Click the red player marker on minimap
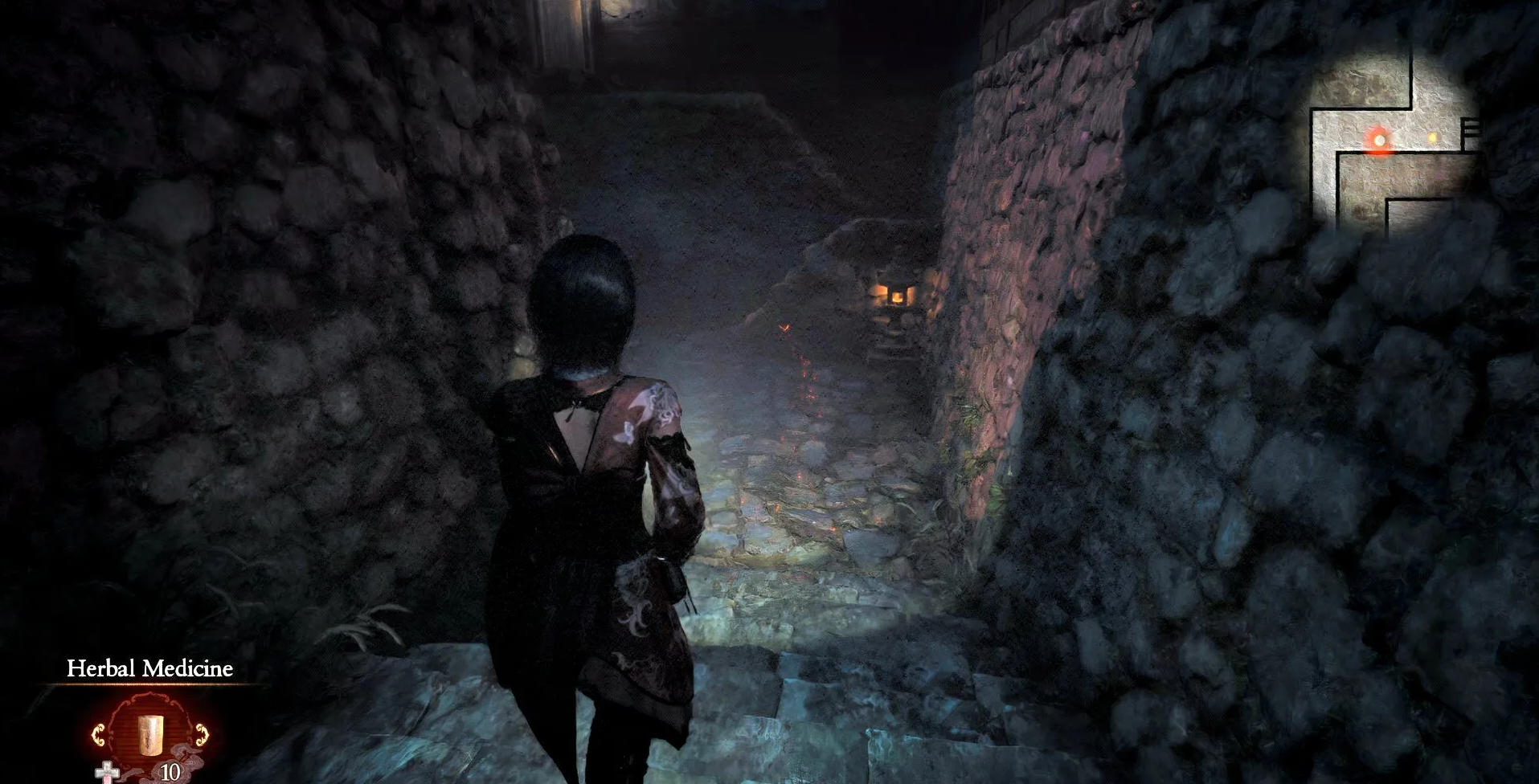This screenshot has width=1539, height=784. [1379, 141]
